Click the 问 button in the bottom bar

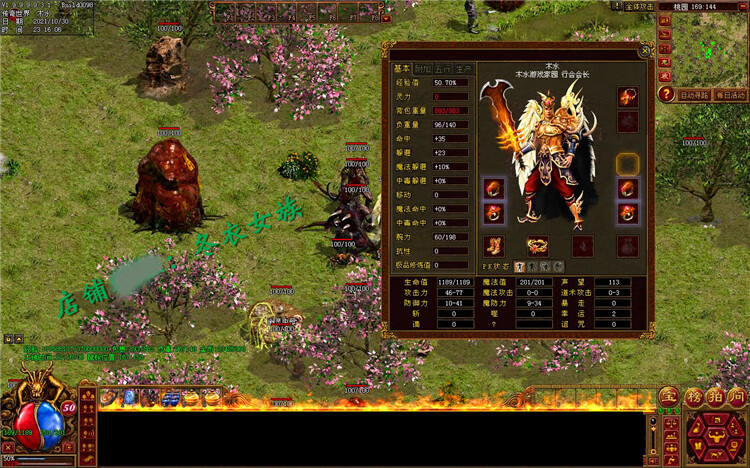tap(737, 398)
